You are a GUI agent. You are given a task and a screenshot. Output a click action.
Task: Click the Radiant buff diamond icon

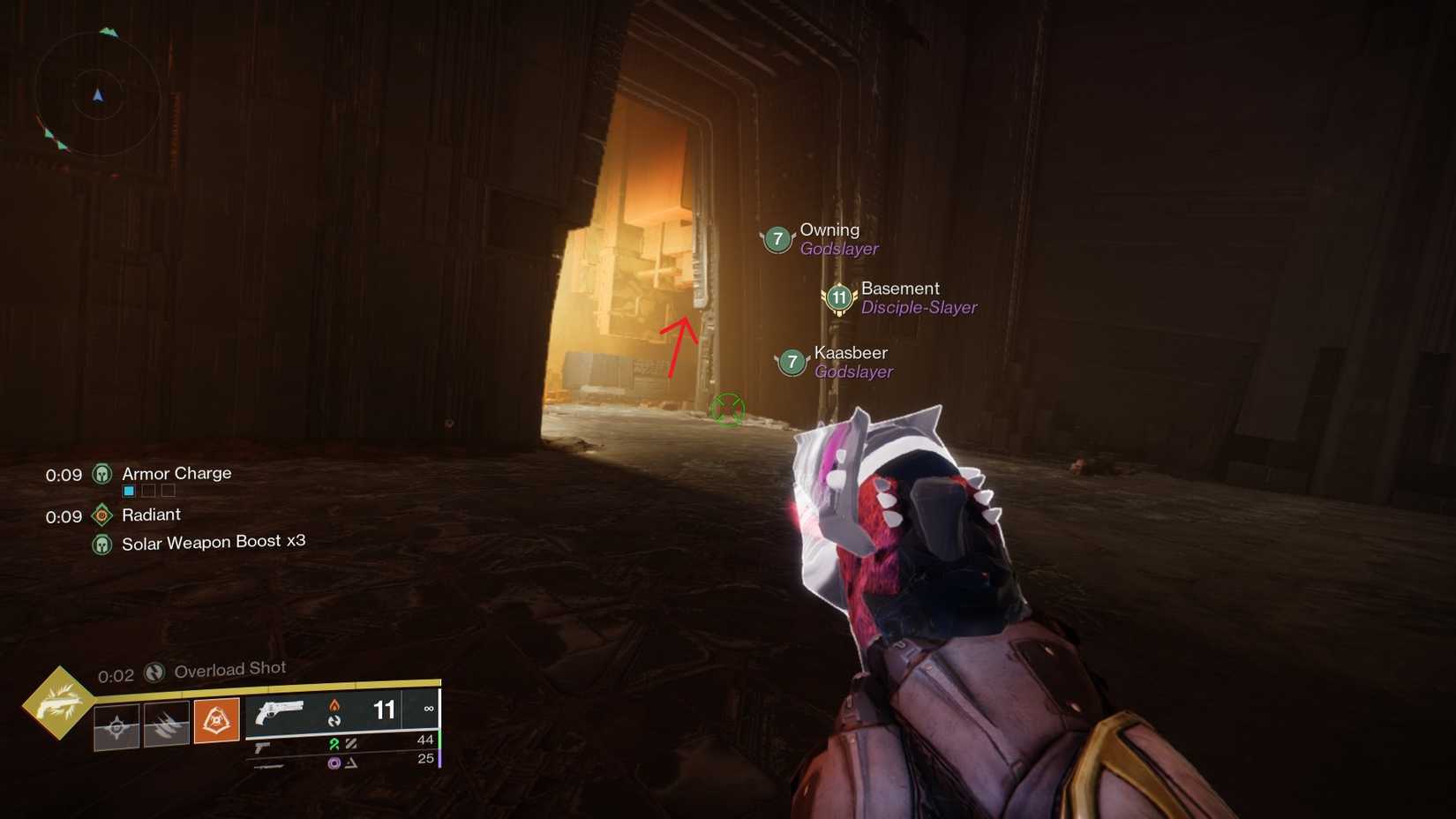pyautogui.click(x=102, y=515)
